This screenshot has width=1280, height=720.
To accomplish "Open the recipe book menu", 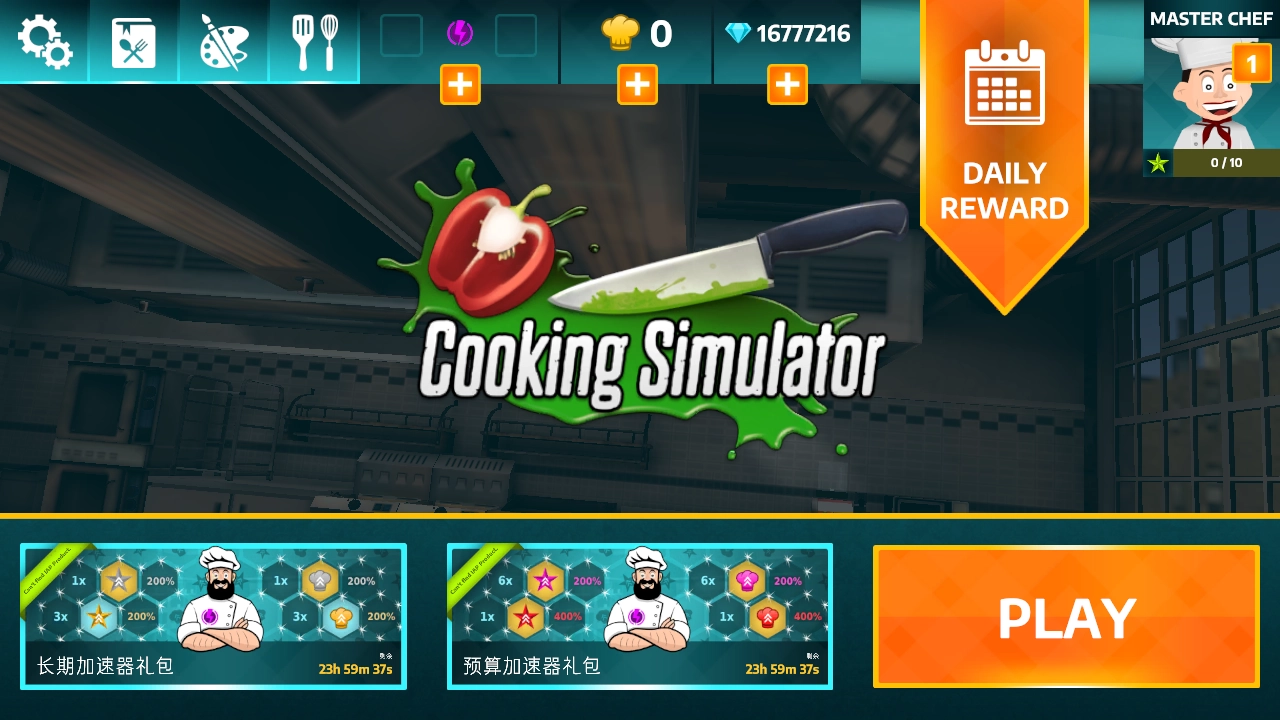I will click(x=134, y=40).
